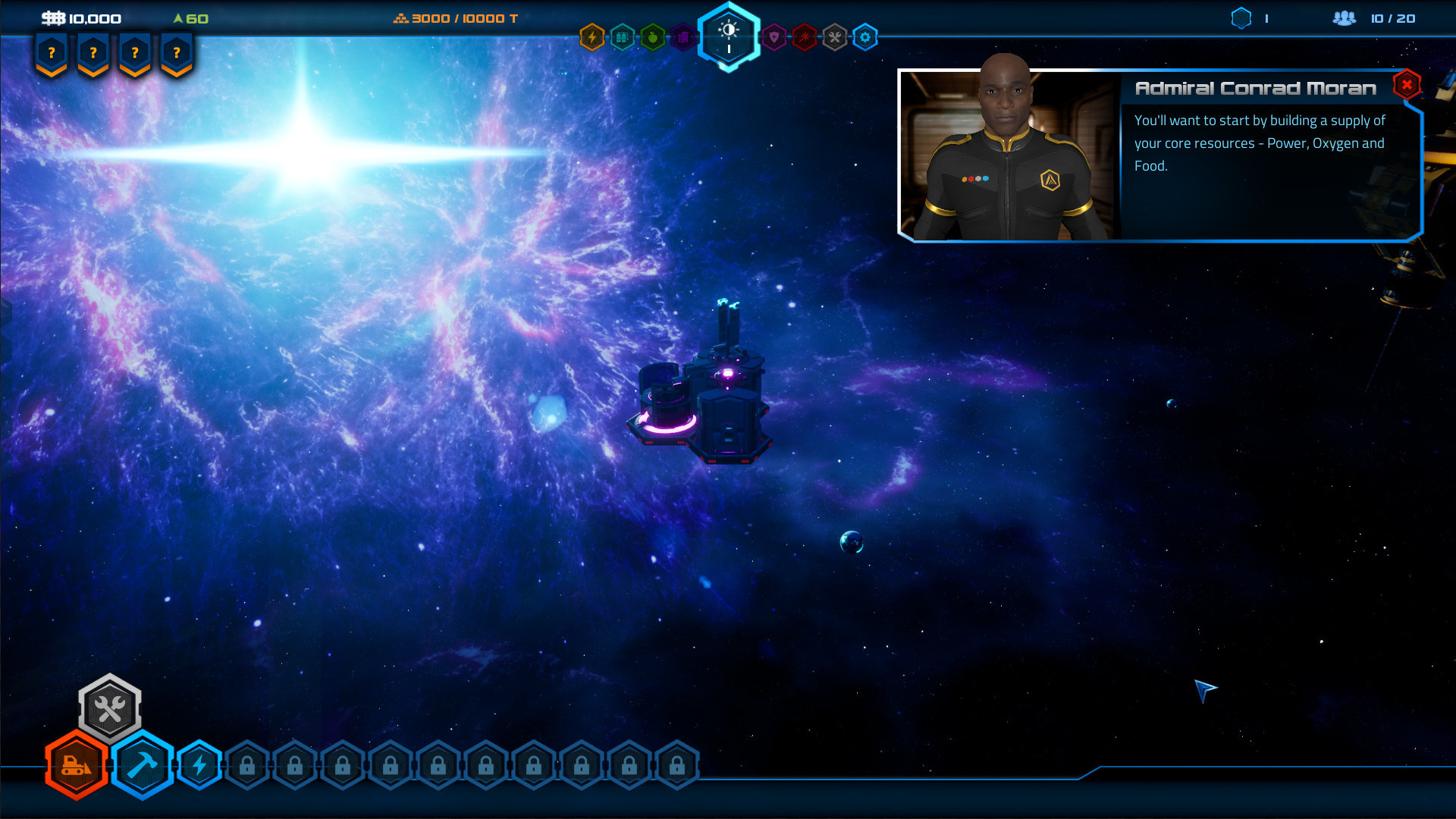
Task: Toggle the highlighted day-night cycle indicator
Action: click(728, 37)
